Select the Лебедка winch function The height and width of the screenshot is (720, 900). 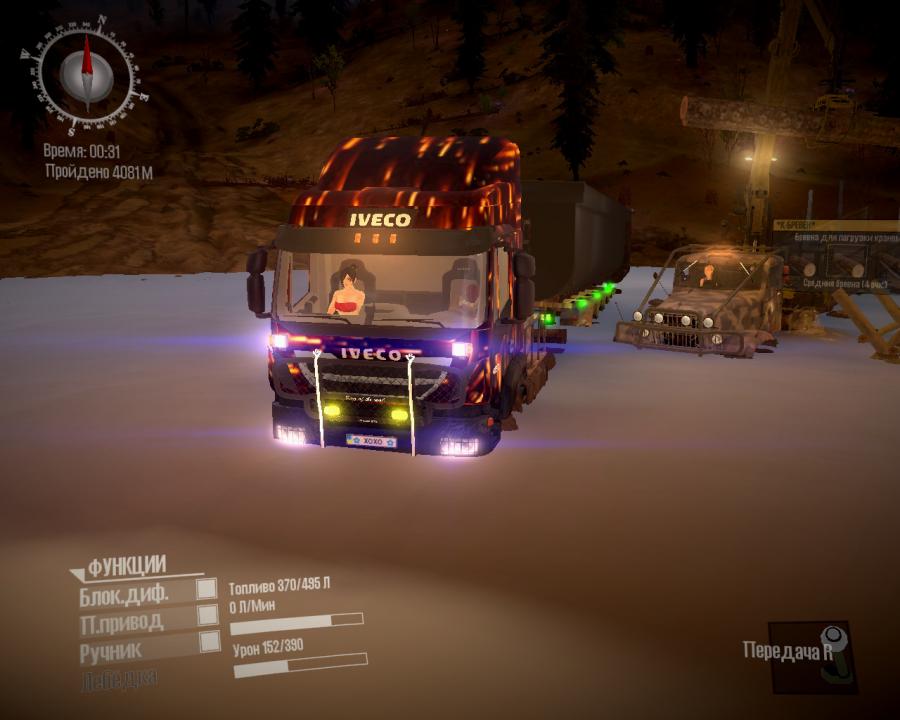tap(118, 678)
